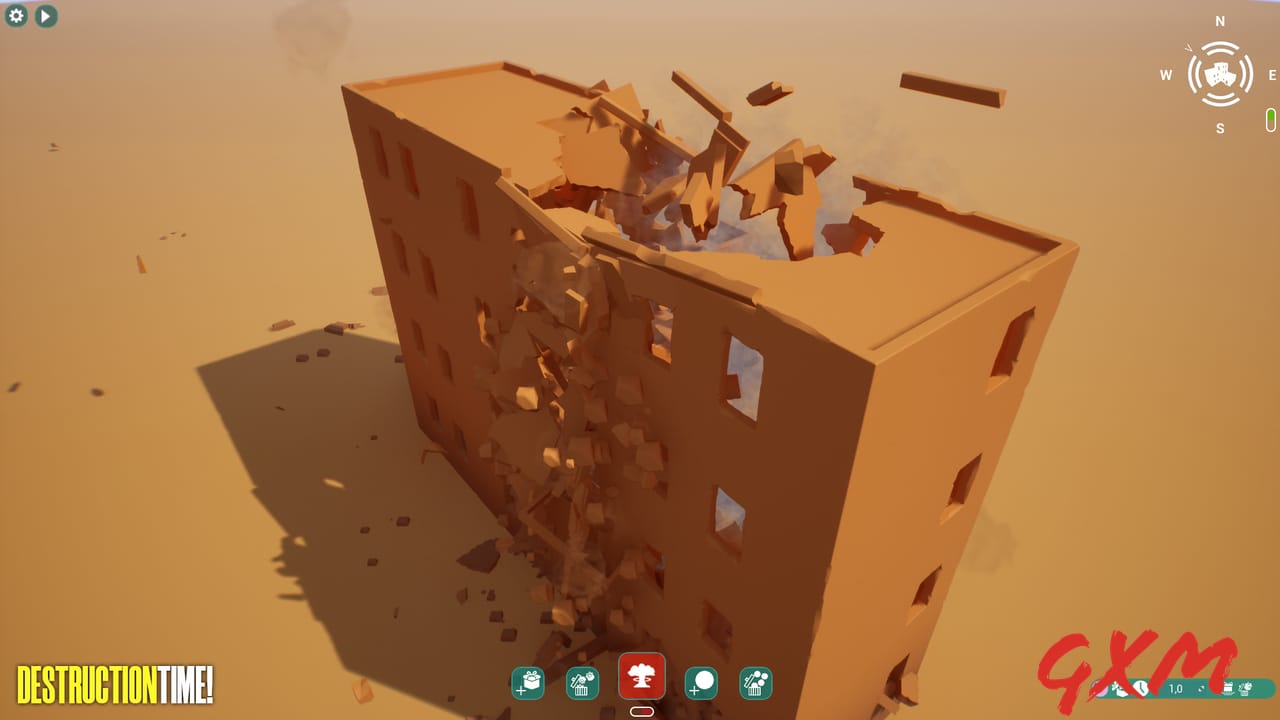Click the gift icon in the bottom-right bar
This screenshot has height=720, width=1280.
click(x=1245, y=689)
